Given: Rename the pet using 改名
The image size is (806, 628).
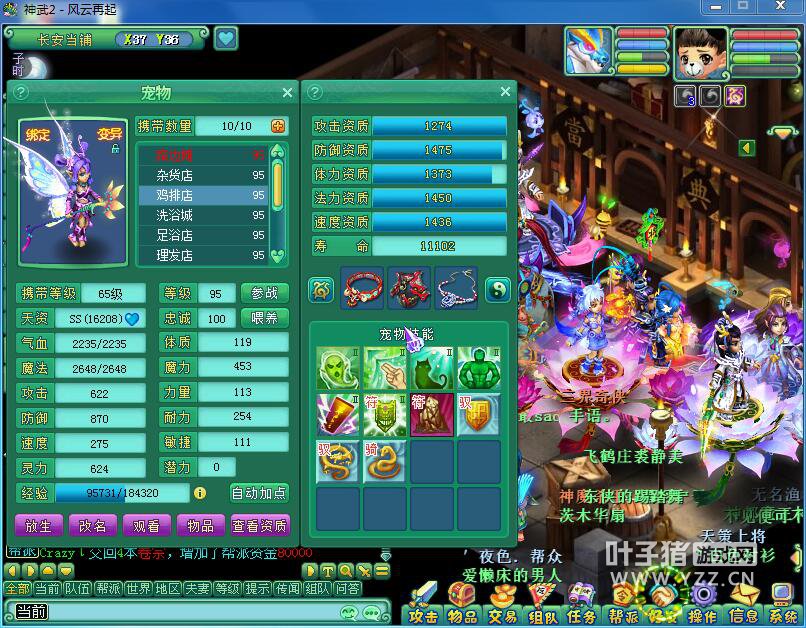Looking at the screenshot, I should pos(93,525).
